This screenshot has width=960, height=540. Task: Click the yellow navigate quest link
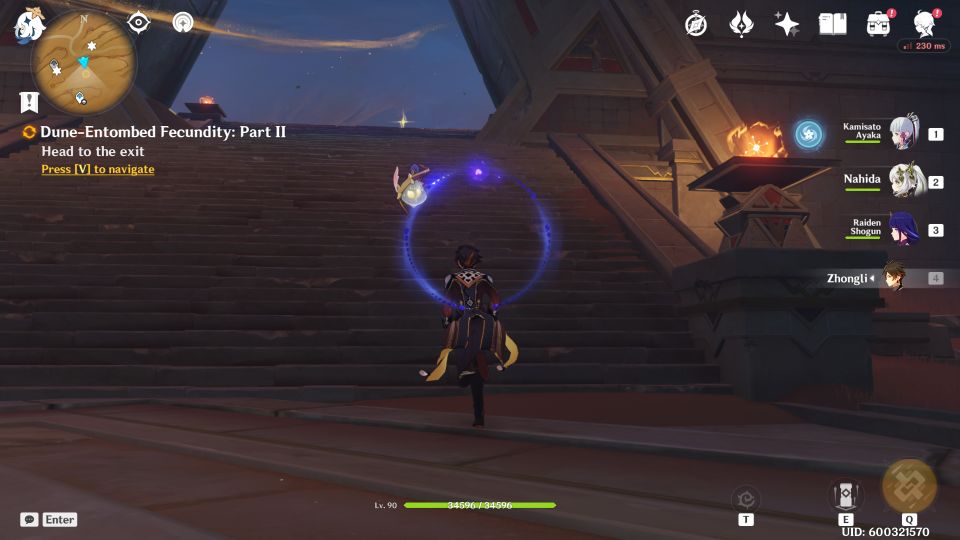pos(98,170)
